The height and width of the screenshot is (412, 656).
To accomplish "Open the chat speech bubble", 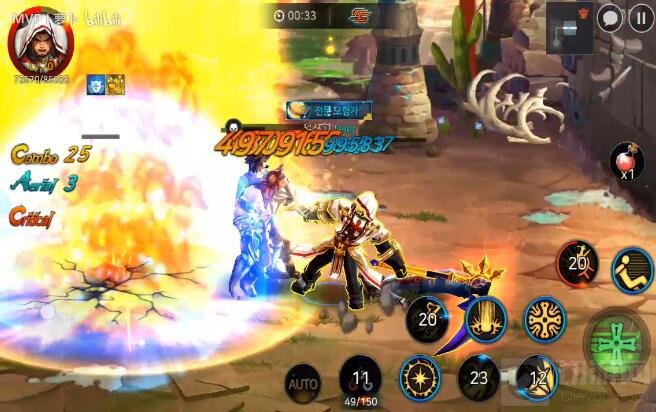I will (x=609, y=18).
